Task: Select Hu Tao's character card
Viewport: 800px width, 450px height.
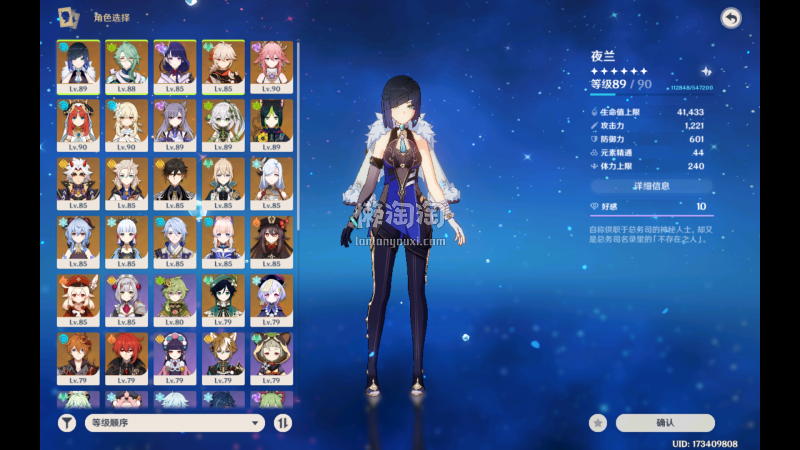Action: (271, 240)
